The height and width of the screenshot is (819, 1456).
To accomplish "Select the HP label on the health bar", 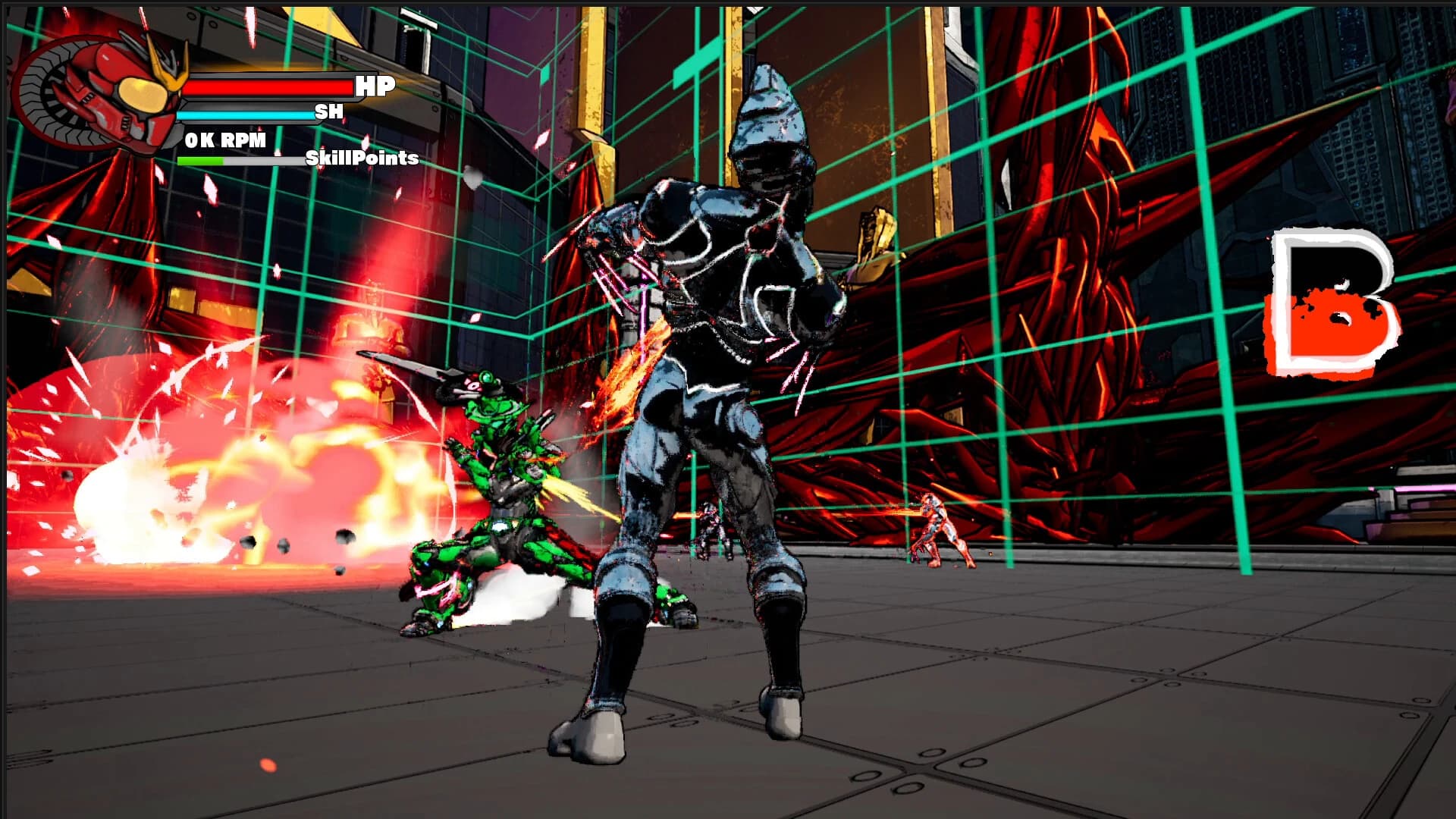I will pyautogui.click(x=377, y=86).
